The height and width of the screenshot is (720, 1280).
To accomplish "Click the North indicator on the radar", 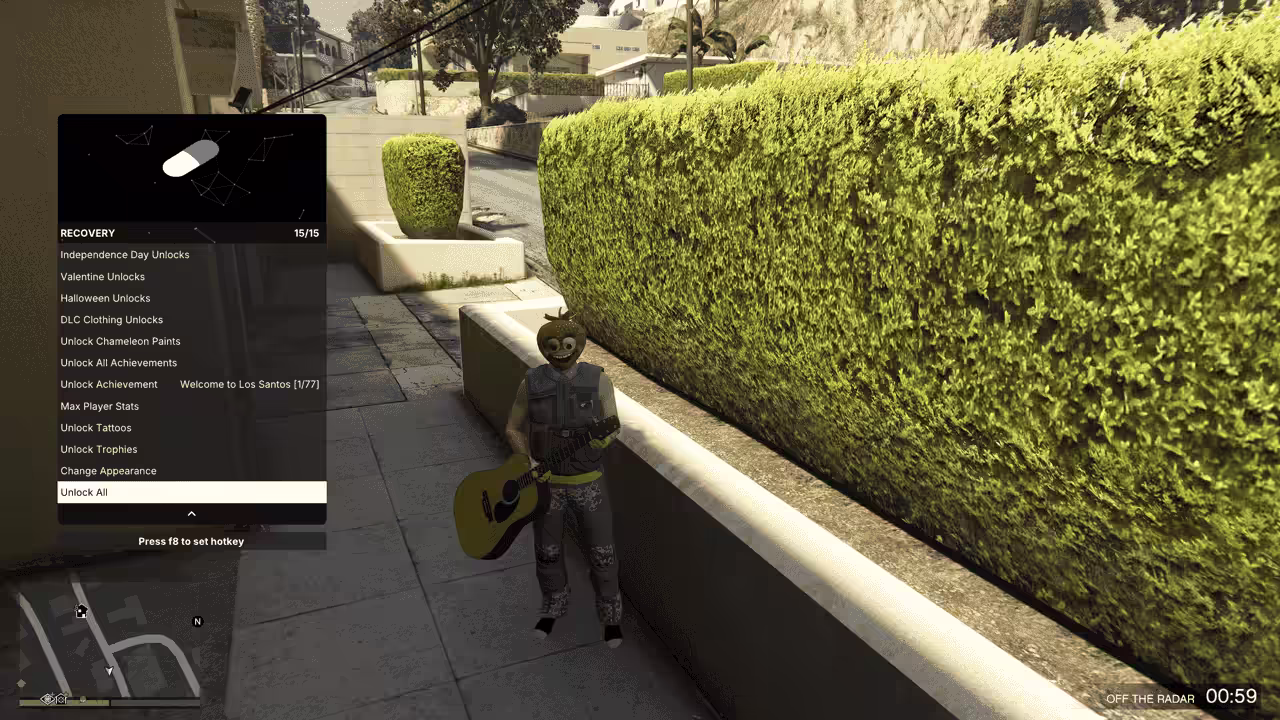I will coord(197,621).
